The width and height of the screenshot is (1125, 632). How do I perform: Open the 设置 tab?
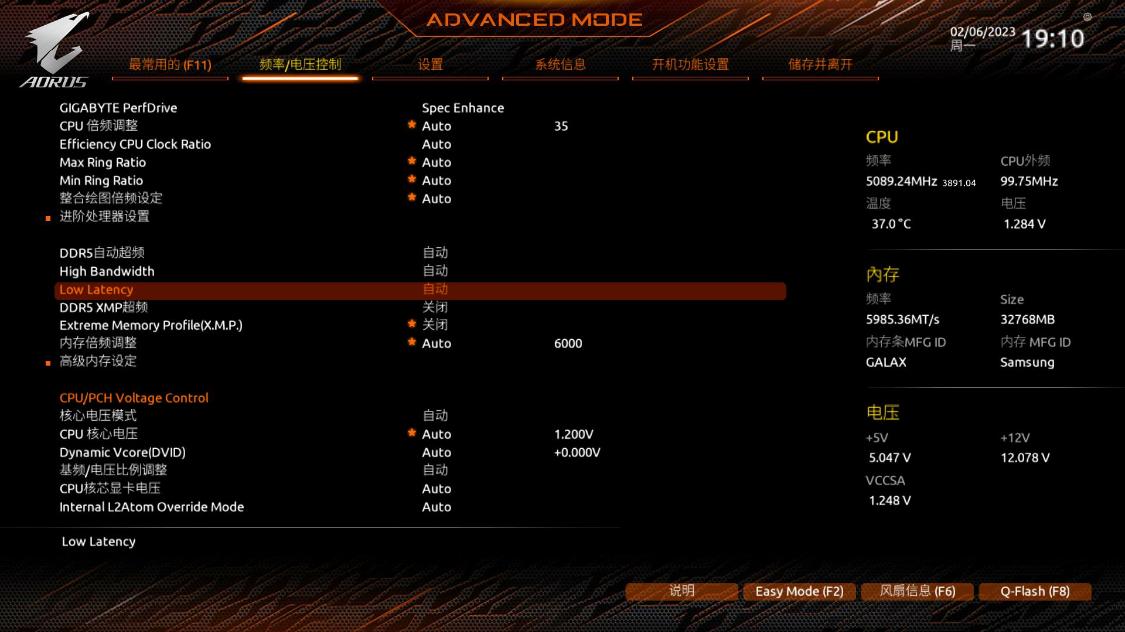coord(430,65)
